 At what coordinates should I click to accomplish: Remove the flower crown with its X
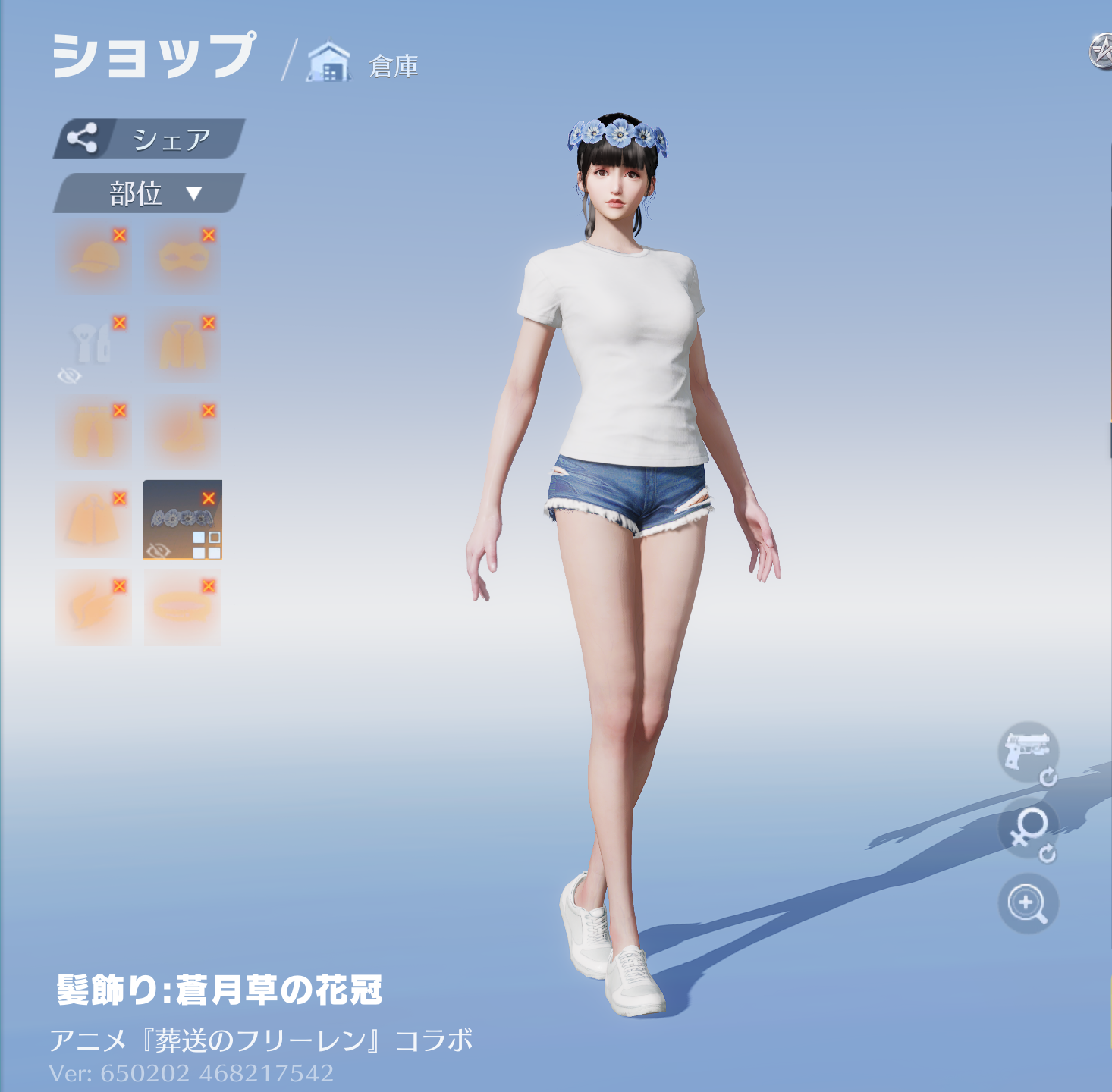(209, 498)
